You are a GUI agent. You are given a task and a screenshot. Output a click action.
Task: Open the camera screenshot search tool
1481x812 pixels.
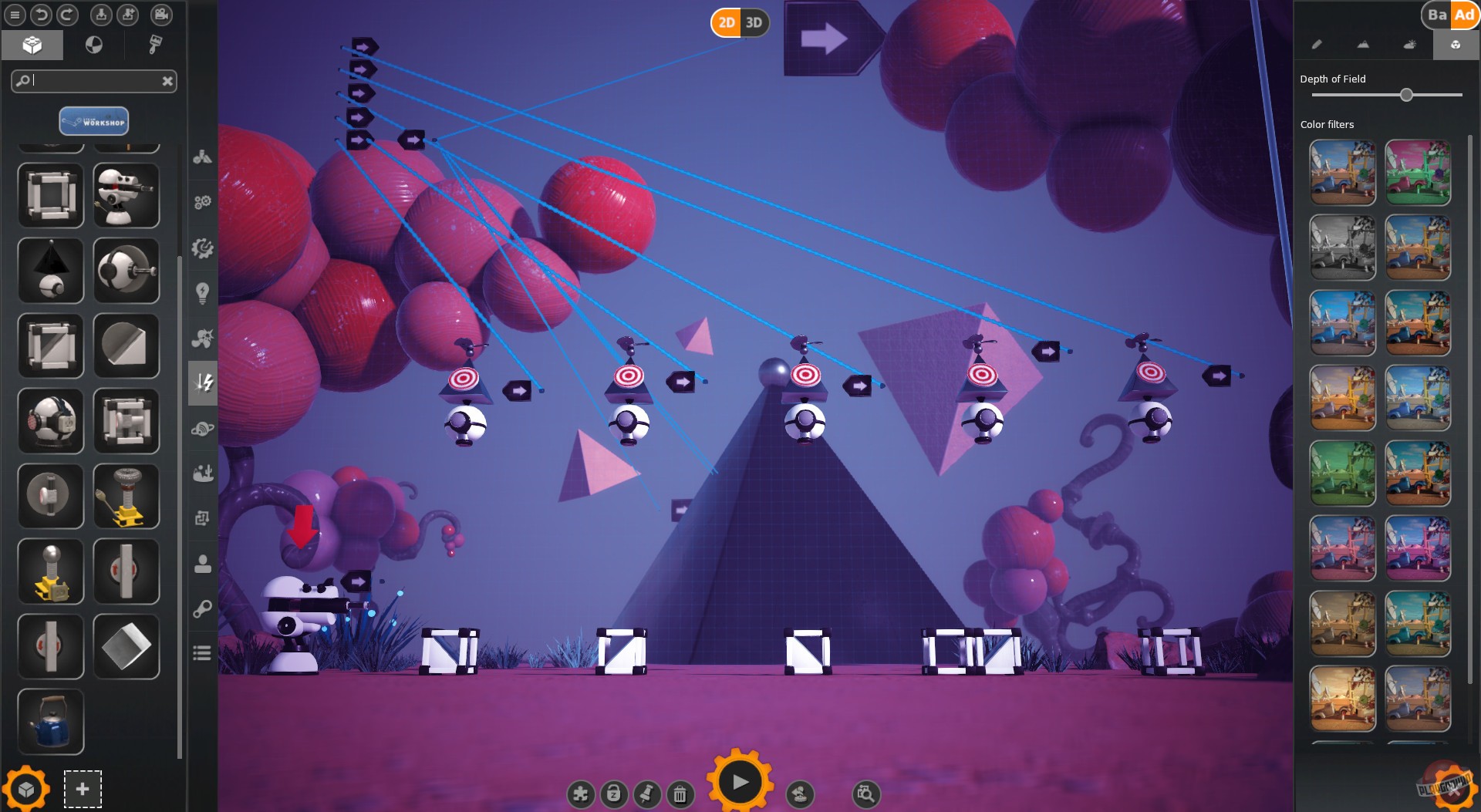(x=865, y=793)
